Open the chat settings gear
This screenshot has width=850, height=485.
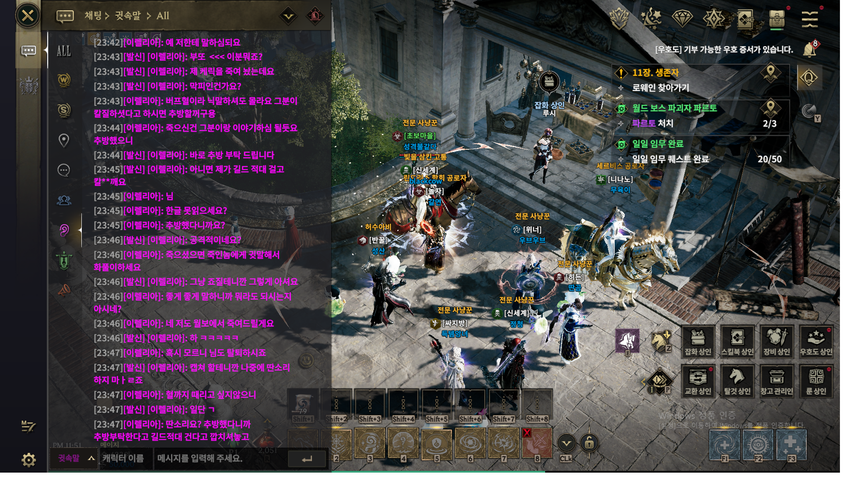[28, 460]
